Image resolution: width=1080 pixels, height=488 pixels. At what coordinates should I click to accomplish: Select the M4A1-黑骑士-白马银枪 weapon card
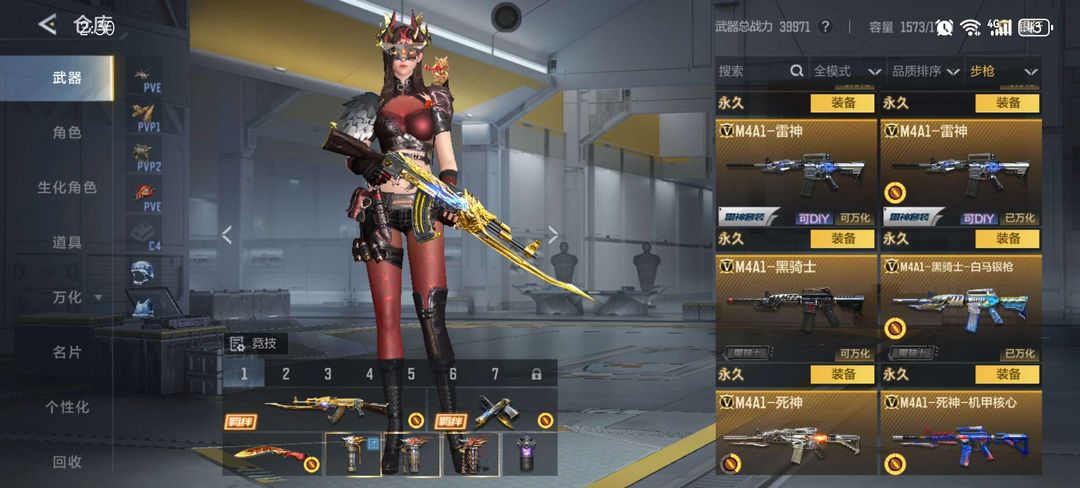click(x=960, y=307)
